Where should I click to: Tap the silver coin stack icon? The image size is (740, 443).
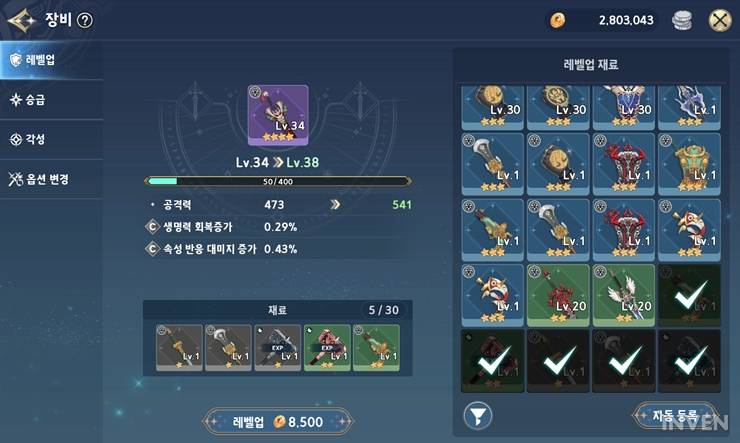tap(682, 20)
